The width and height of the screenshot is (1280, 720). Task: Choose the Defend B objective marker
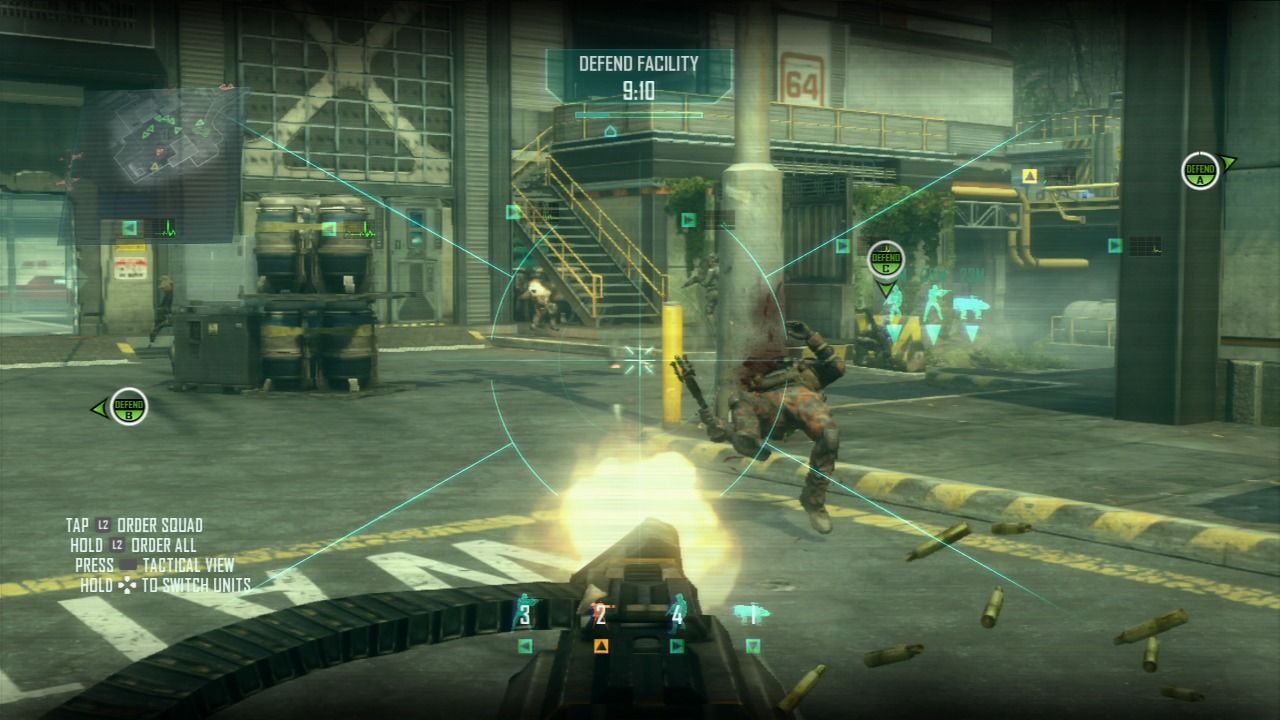(x=129, y=406)
